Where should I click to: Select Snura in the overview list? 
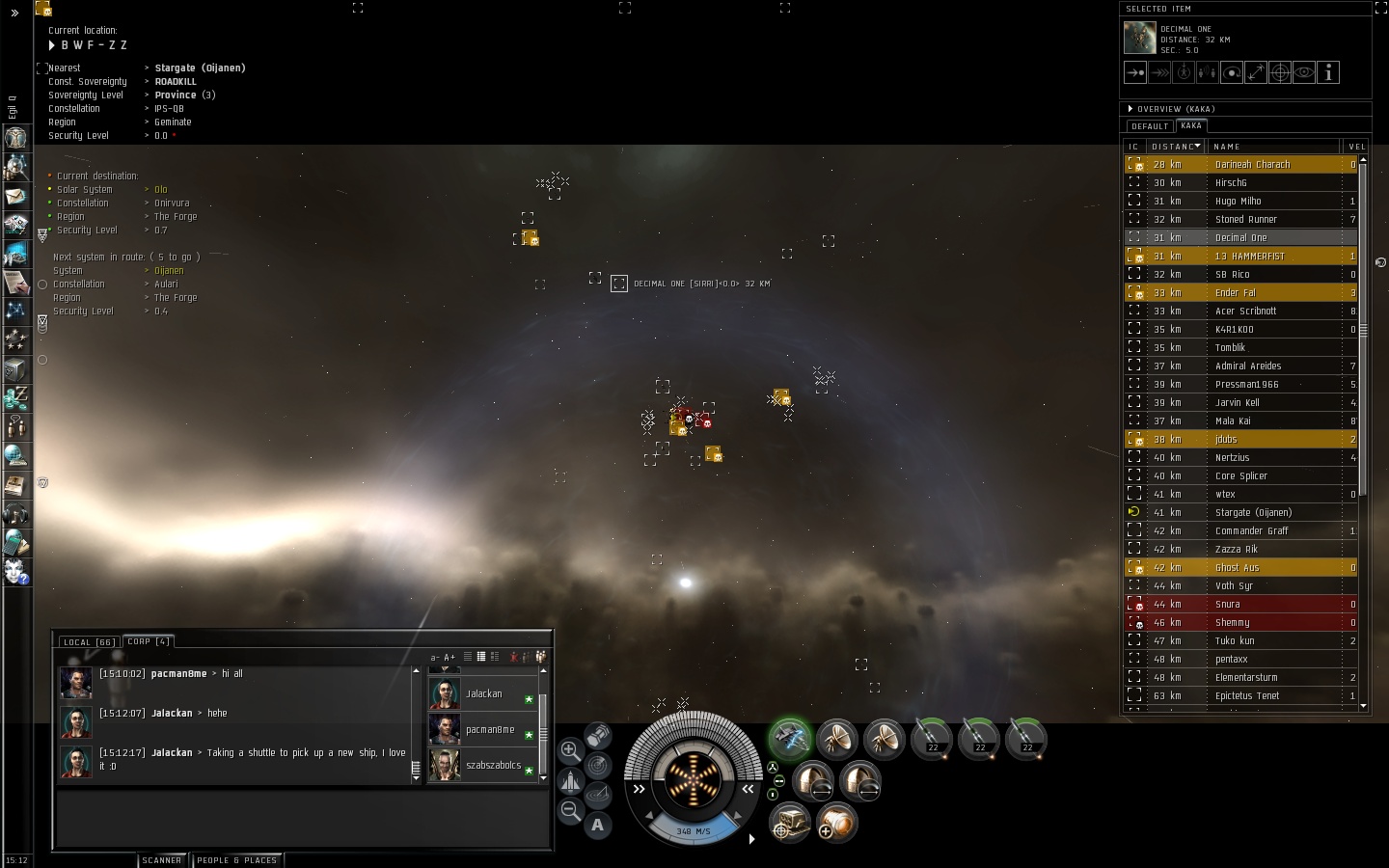[x=1228, y=604]
